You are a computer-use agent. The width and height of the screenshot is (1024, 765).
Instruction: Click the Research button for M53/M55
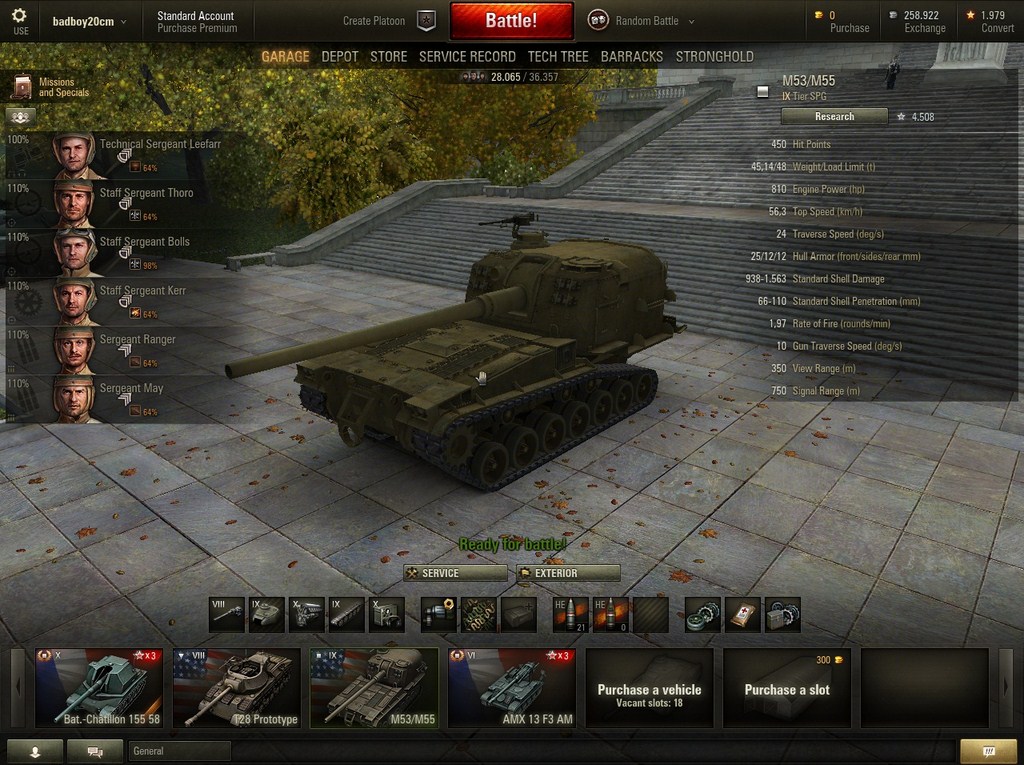tap(834, 117)
